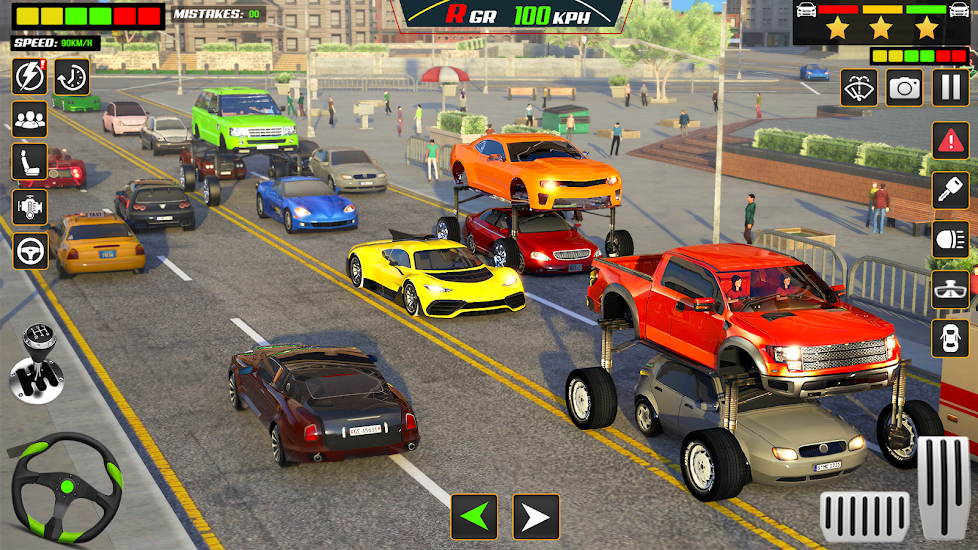
Task: Tap the camera view button
Action: pos(905,88)
